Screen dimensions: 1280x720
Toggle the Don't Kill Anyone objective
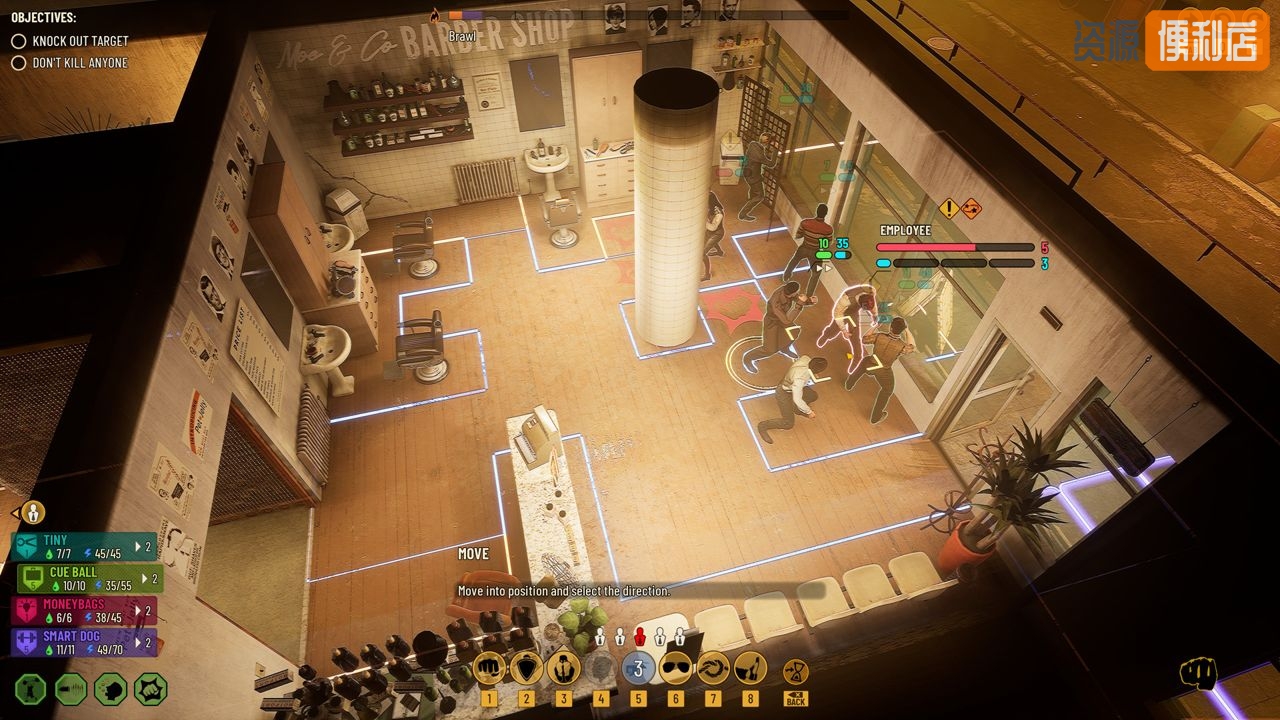pos(19,63)
